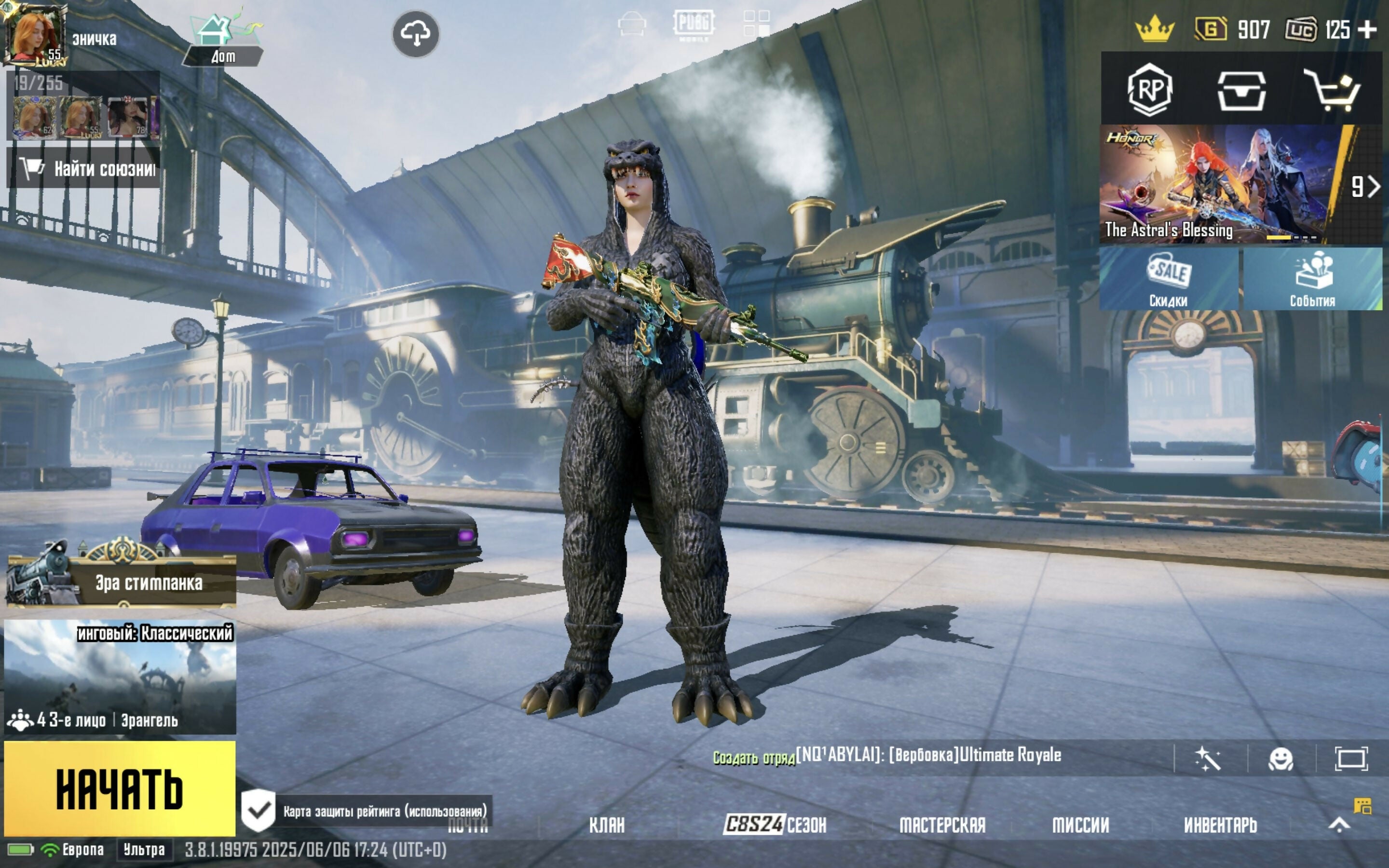The height and width of the screenshot is (868, 1389).
Task: Start the match with the НАЧАТЬ button
Action: click(120, 789)
